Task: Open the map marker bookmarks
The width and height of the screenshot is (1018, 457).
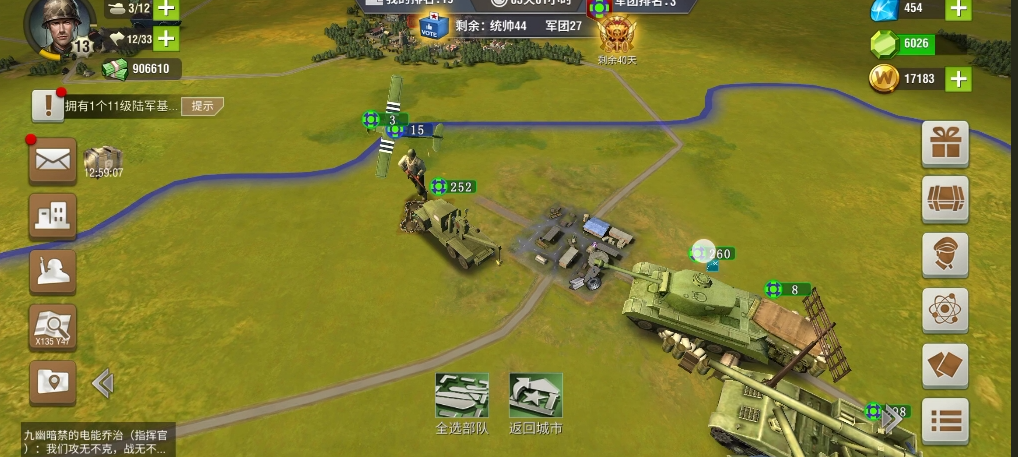Action: (52, 381)
